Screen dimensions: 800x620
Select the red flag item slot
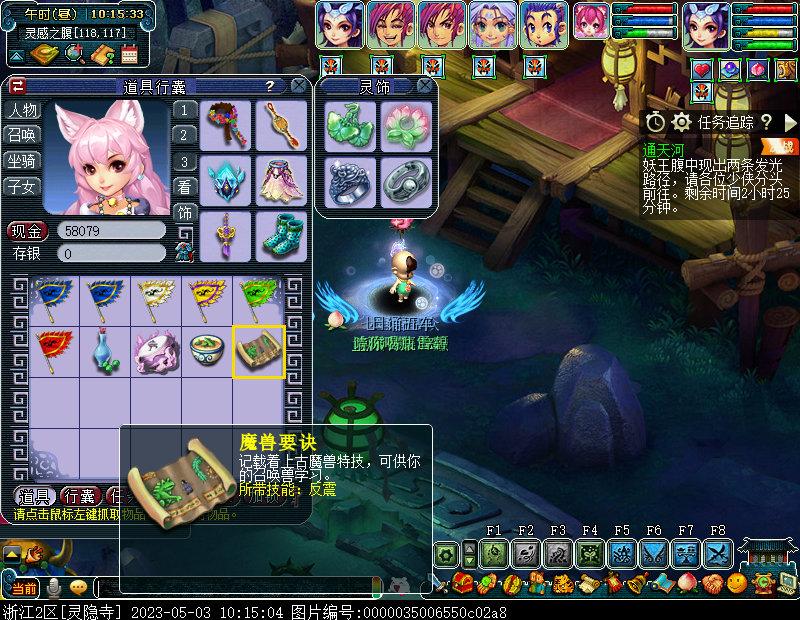point(52,351)
